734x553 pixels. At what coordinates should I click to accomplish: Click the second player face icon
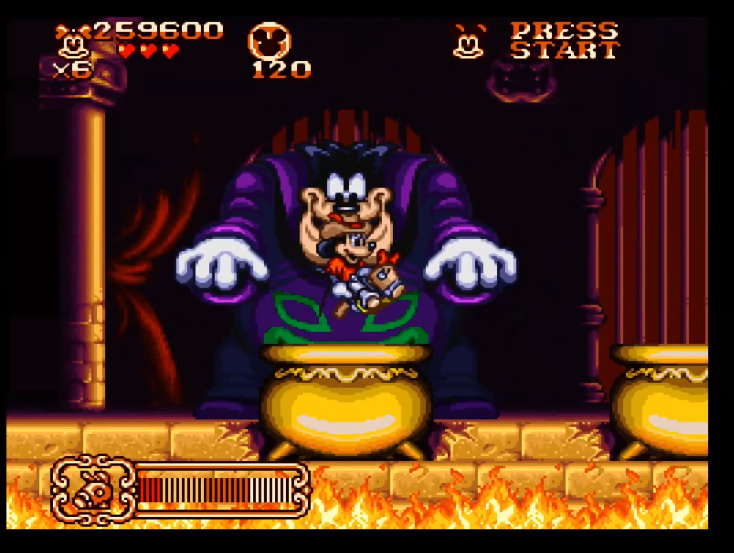(467, 41)
